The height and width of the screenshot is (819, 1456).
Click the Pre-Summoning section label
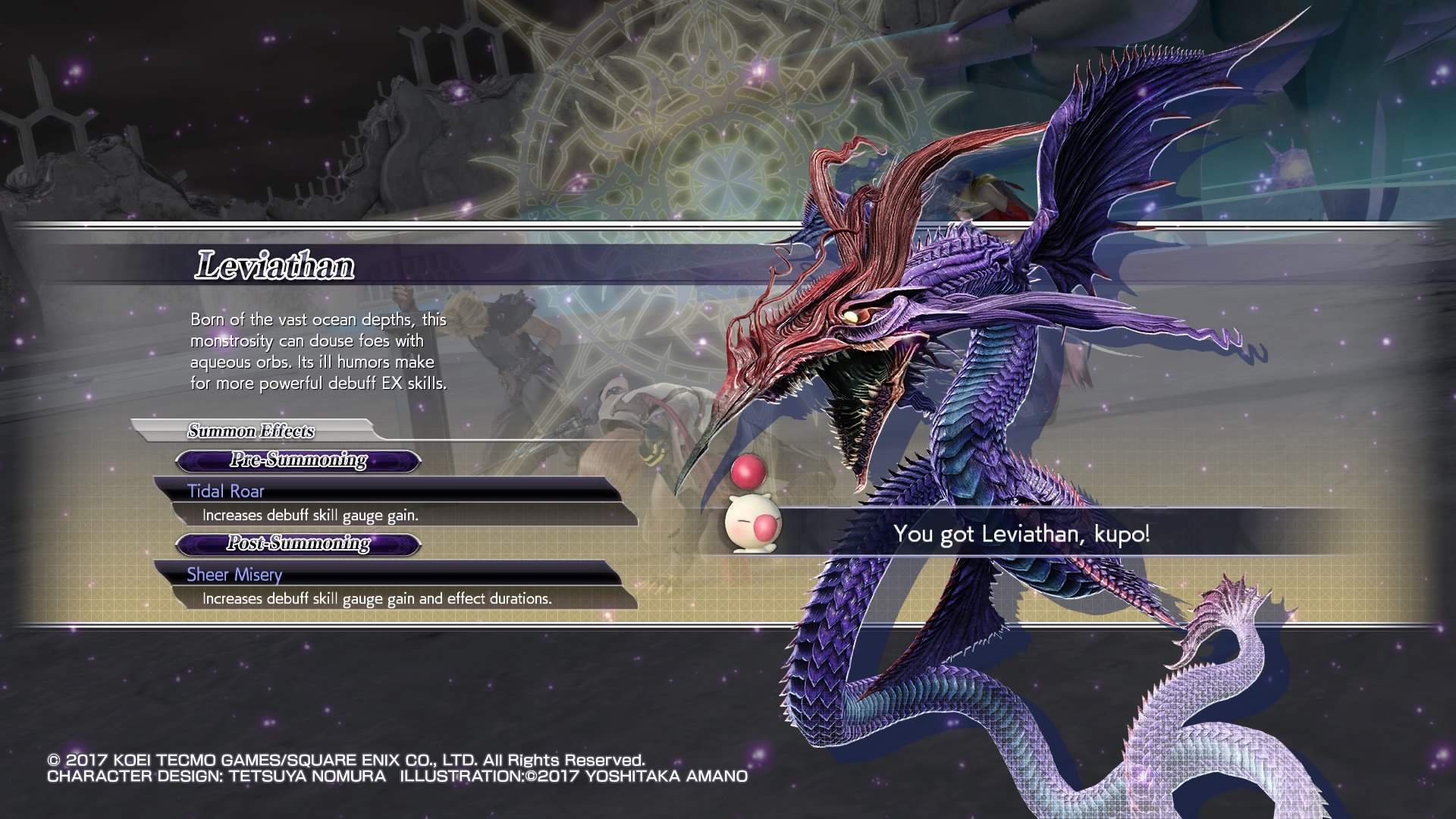tap(298, 460)
